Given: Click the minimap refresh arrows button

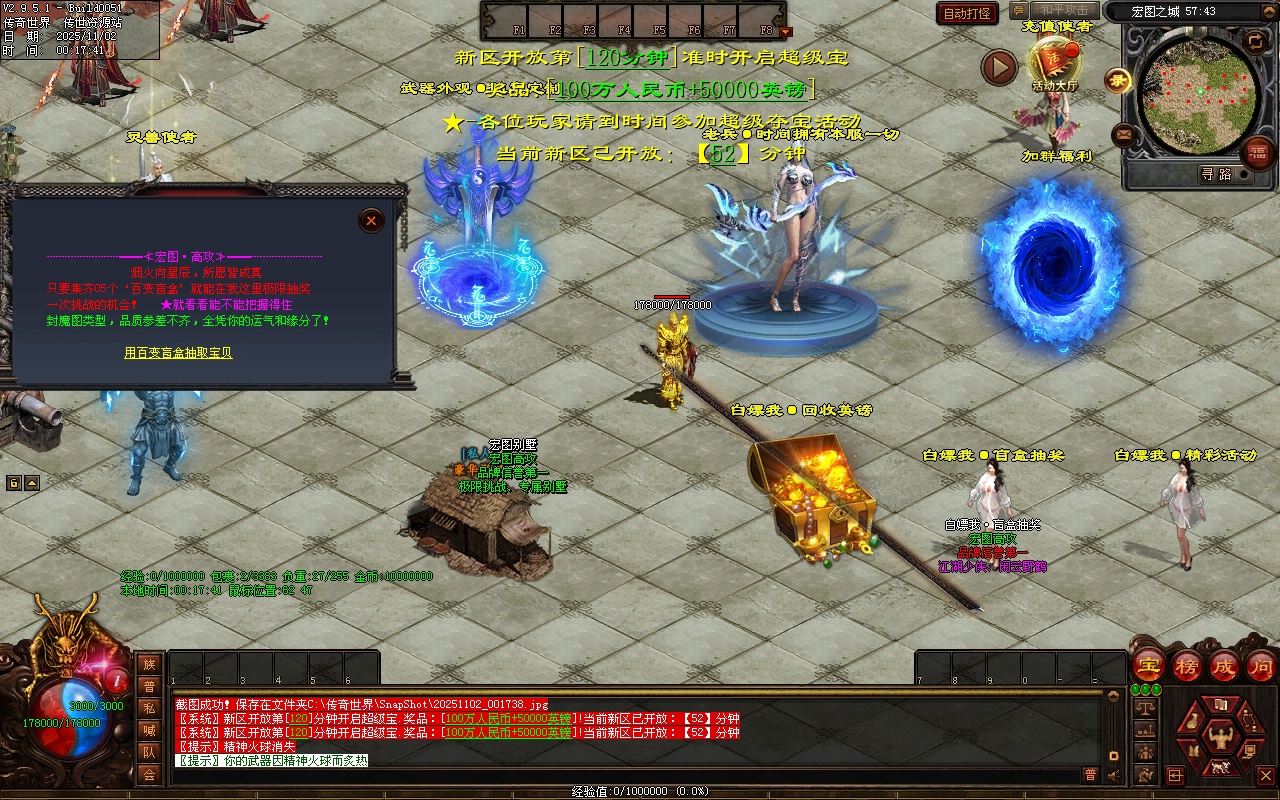Looking at the screenshot, I should point(1255,41).
